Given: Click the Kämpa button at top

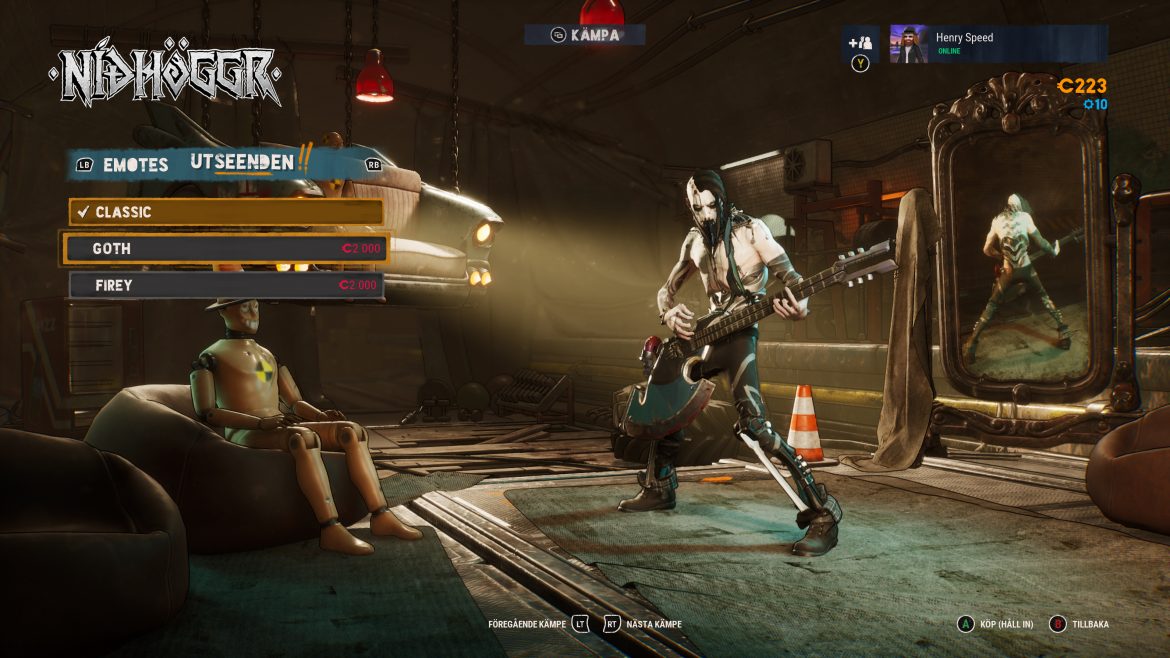Looking at the screenshot, I should click(x=585, y=35).
